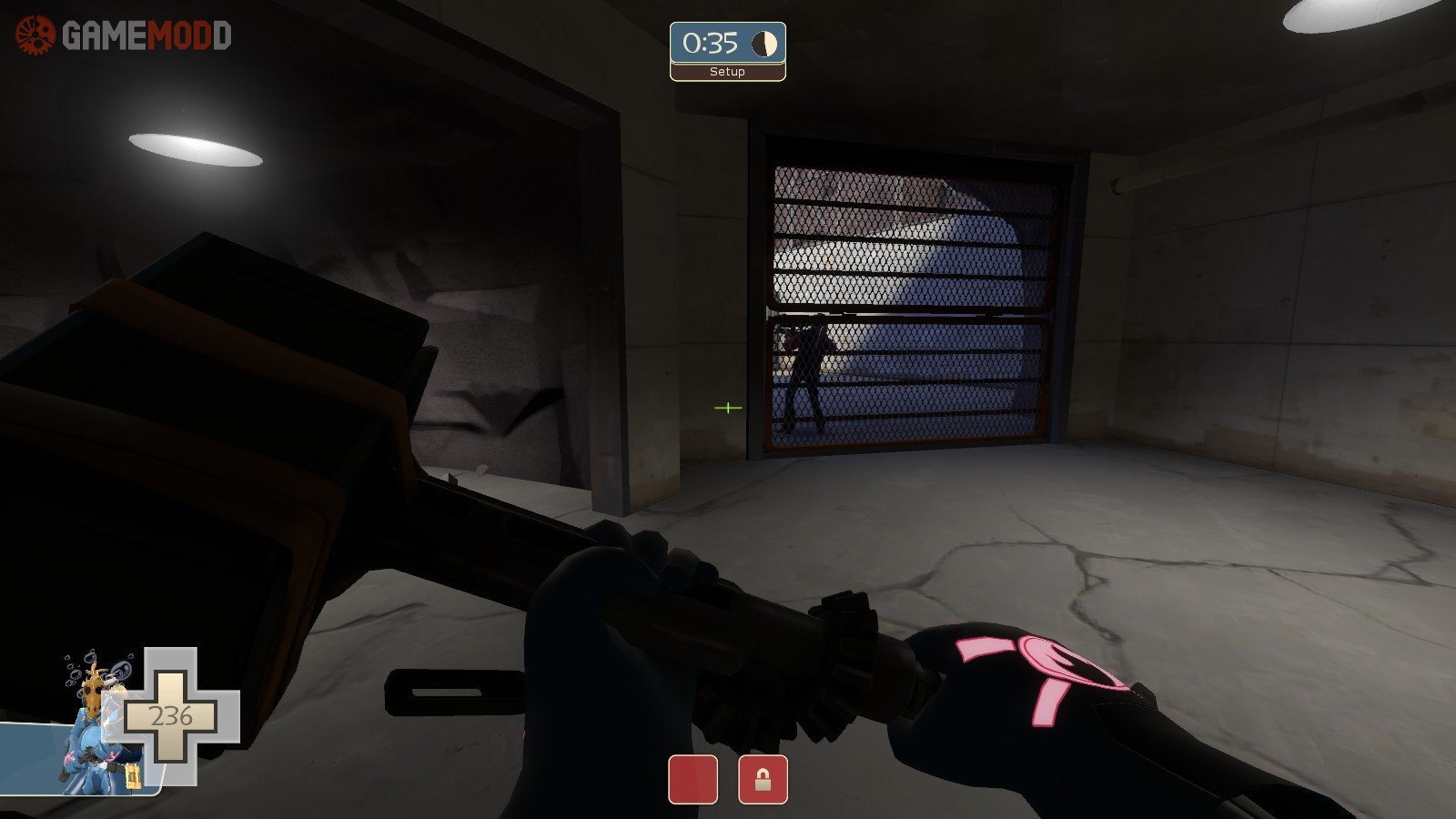Click the locked red control point icon

(763, 780)
